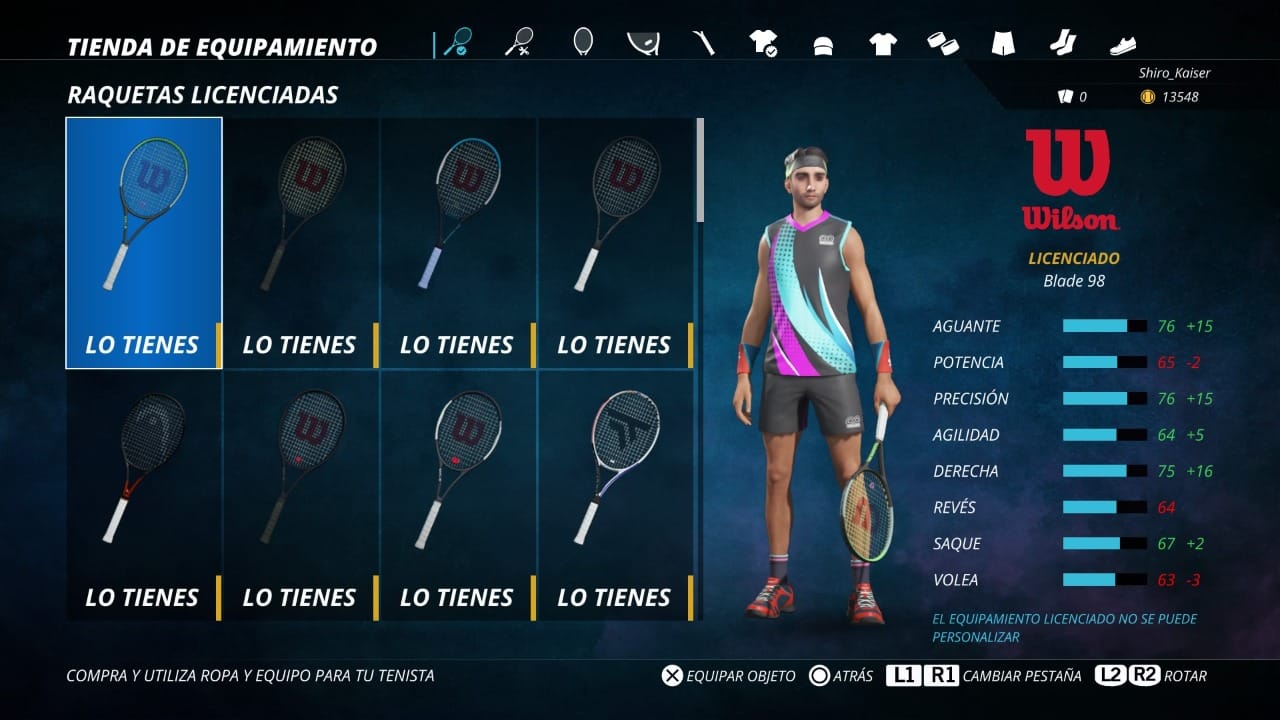Open the racket grip tab
The width and height of the screenshot is (1280, 720).
point(704,42)
